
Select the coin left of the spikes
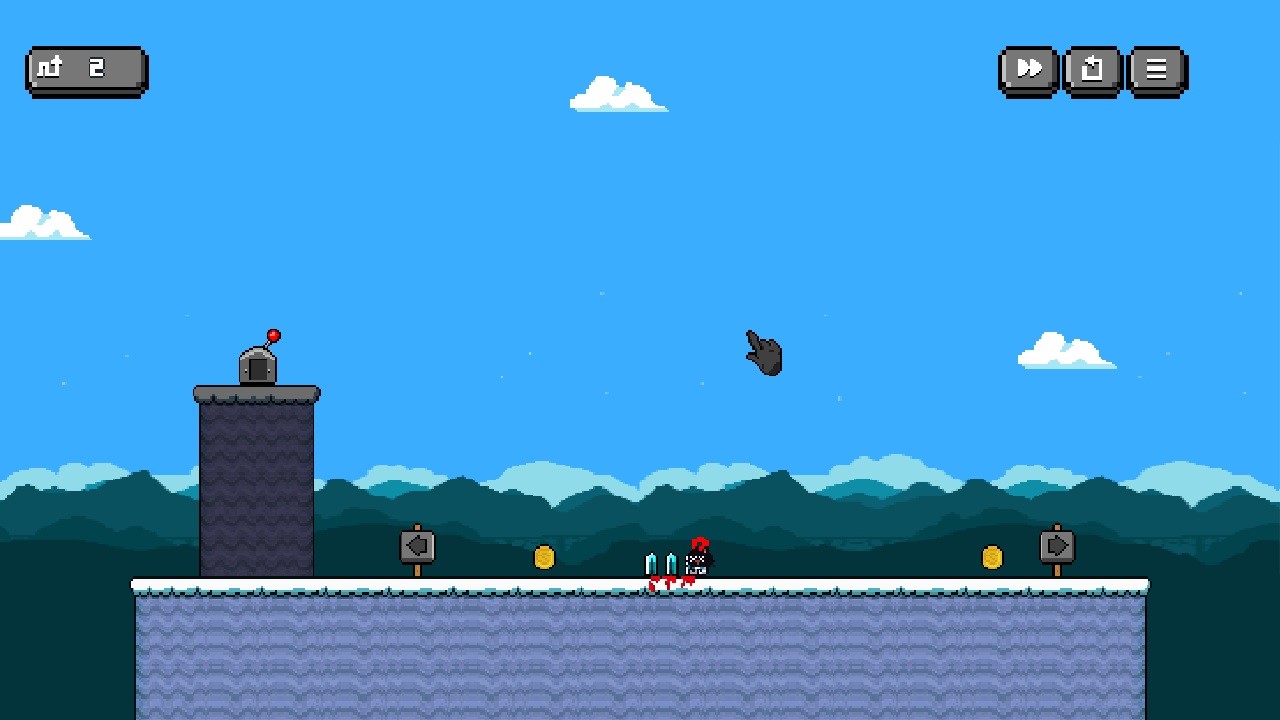click(545, 558)
